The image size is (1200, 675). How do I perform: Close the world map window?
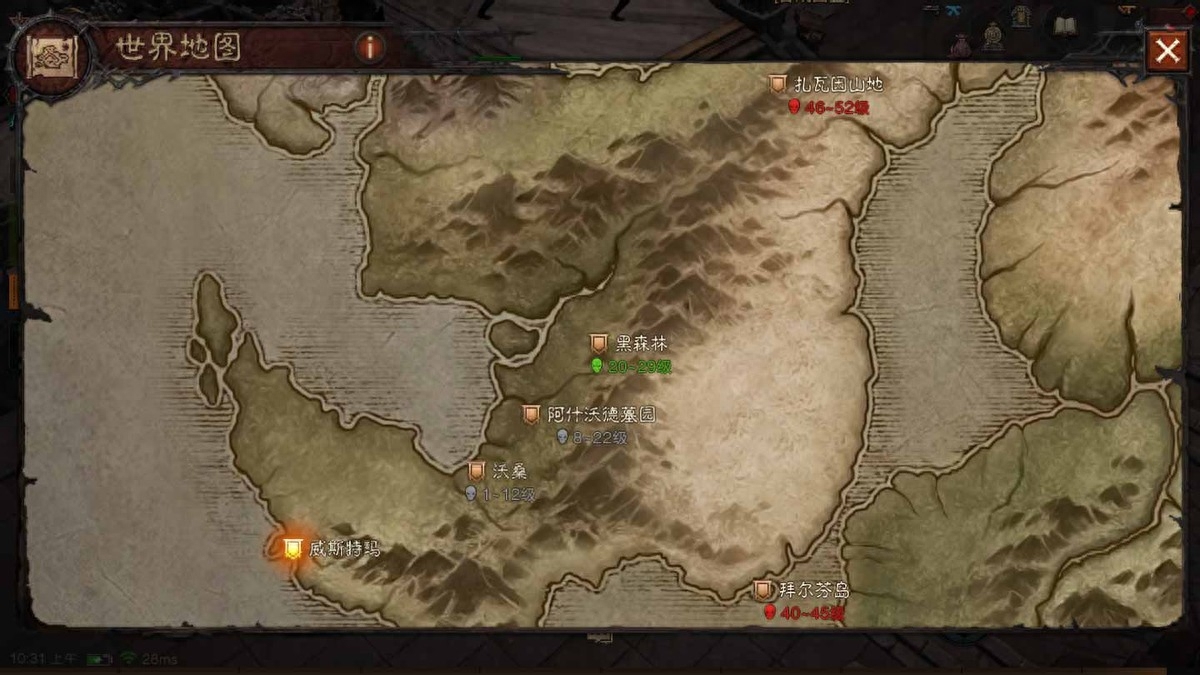click(1167, 51)
